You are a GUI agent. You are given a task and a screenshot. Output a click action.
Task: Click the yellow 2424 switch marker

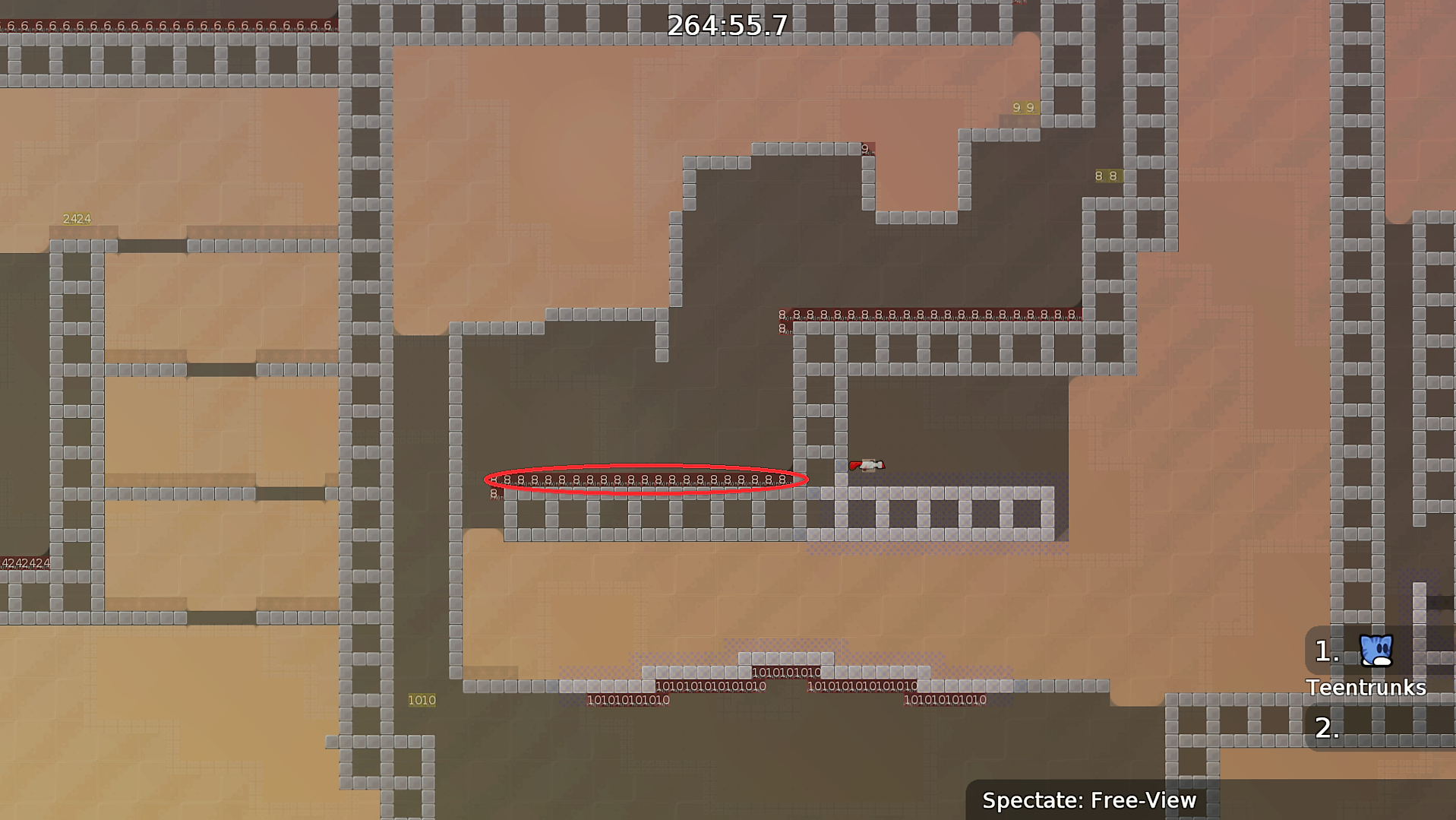pyautogui.click(x=76, y=219)
